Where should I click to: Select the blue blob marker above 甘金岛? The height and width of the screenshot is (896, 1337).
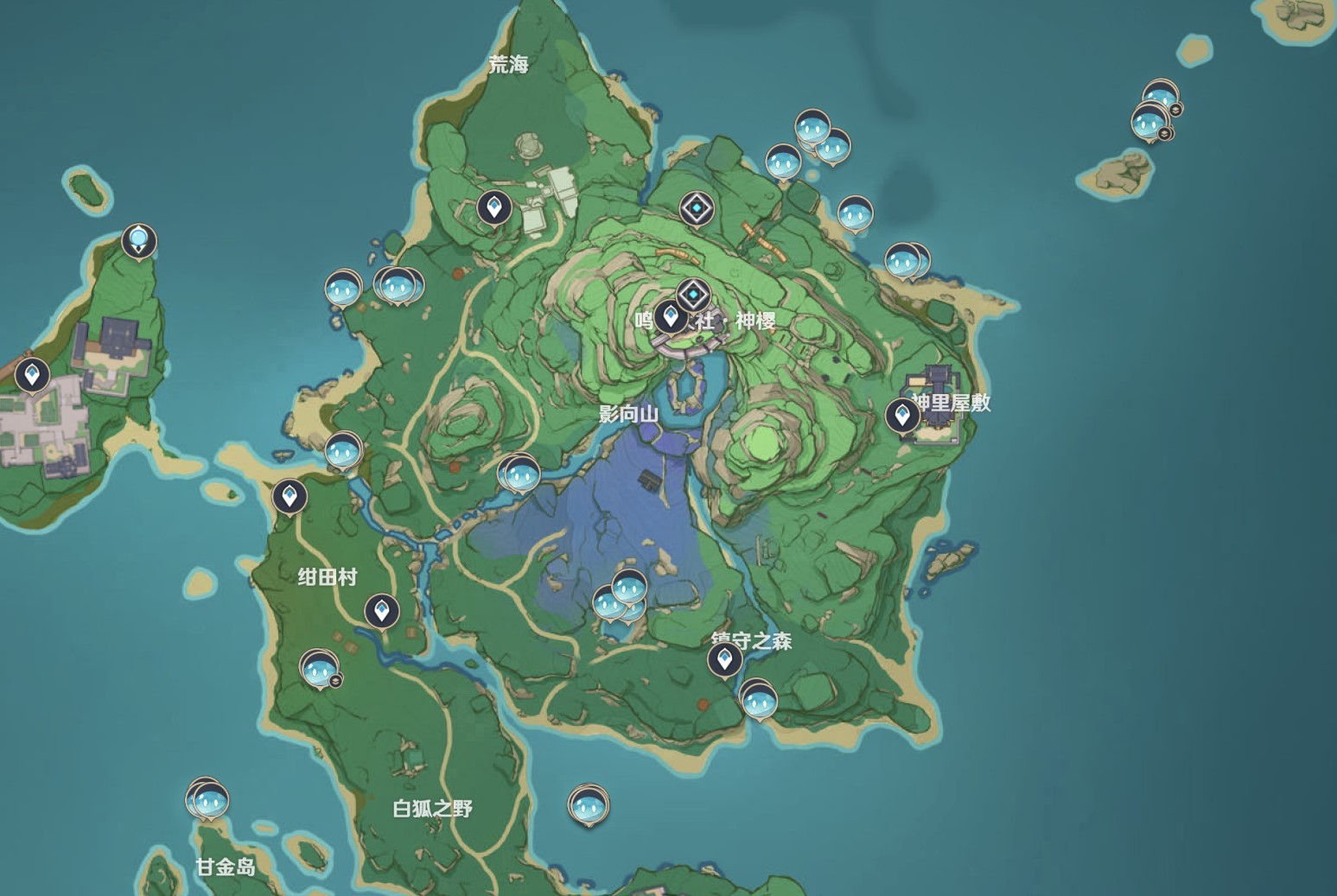click(x=210, y=802)
